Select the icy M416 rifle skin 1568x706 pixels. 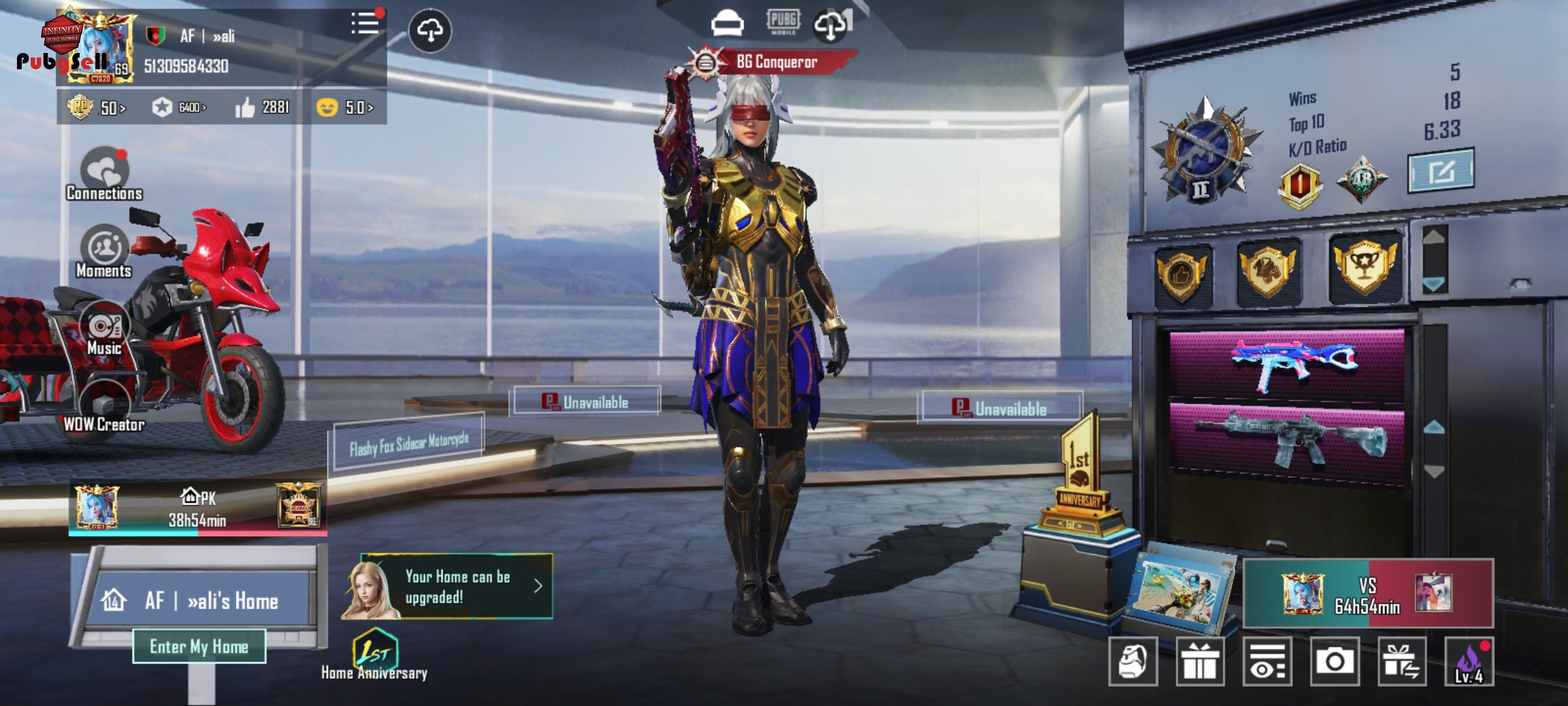pyautogui.click(x=1286, y=437)
